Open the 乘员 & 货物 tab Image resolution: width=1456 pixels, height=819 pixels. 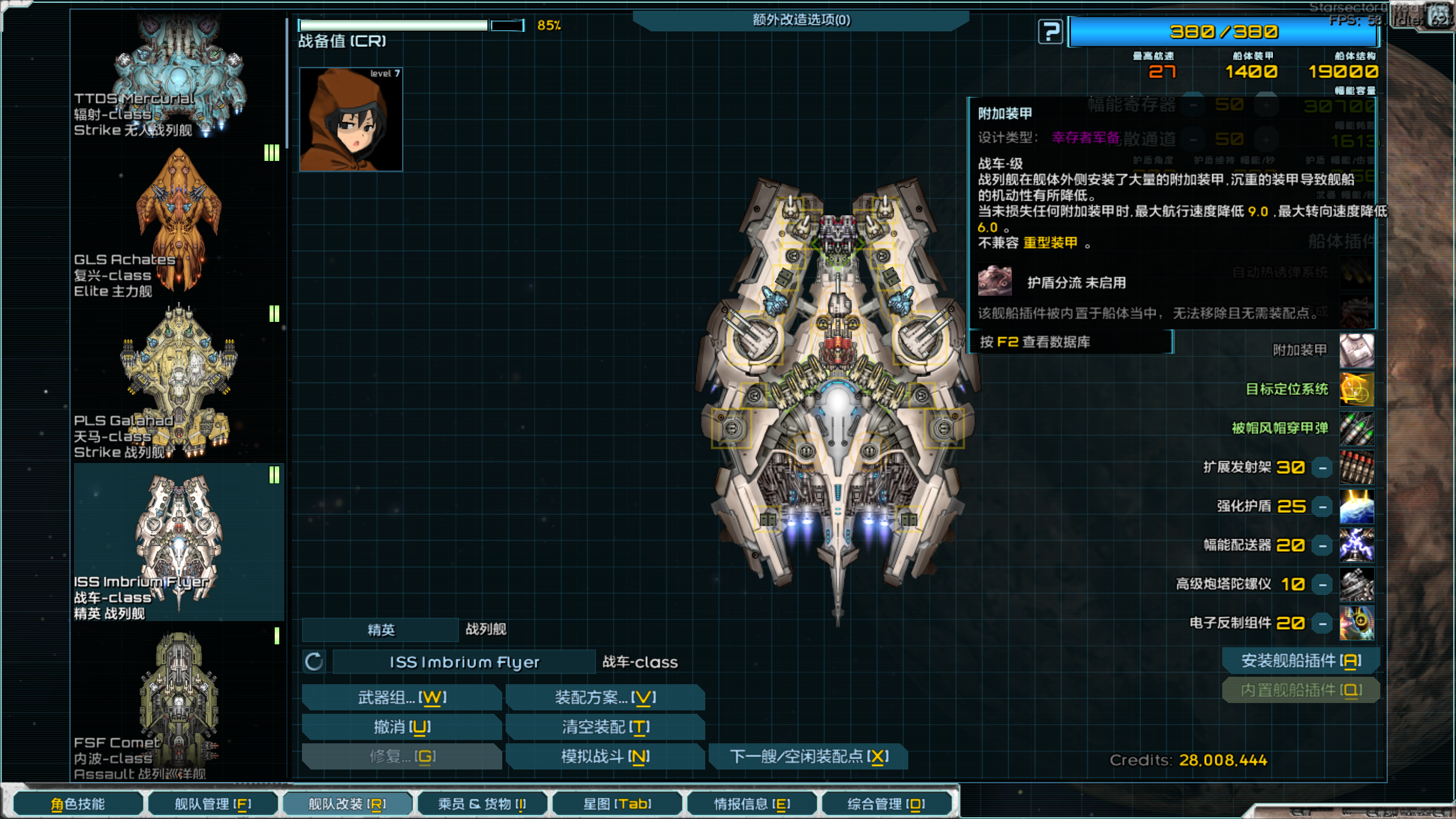[482, 804]
